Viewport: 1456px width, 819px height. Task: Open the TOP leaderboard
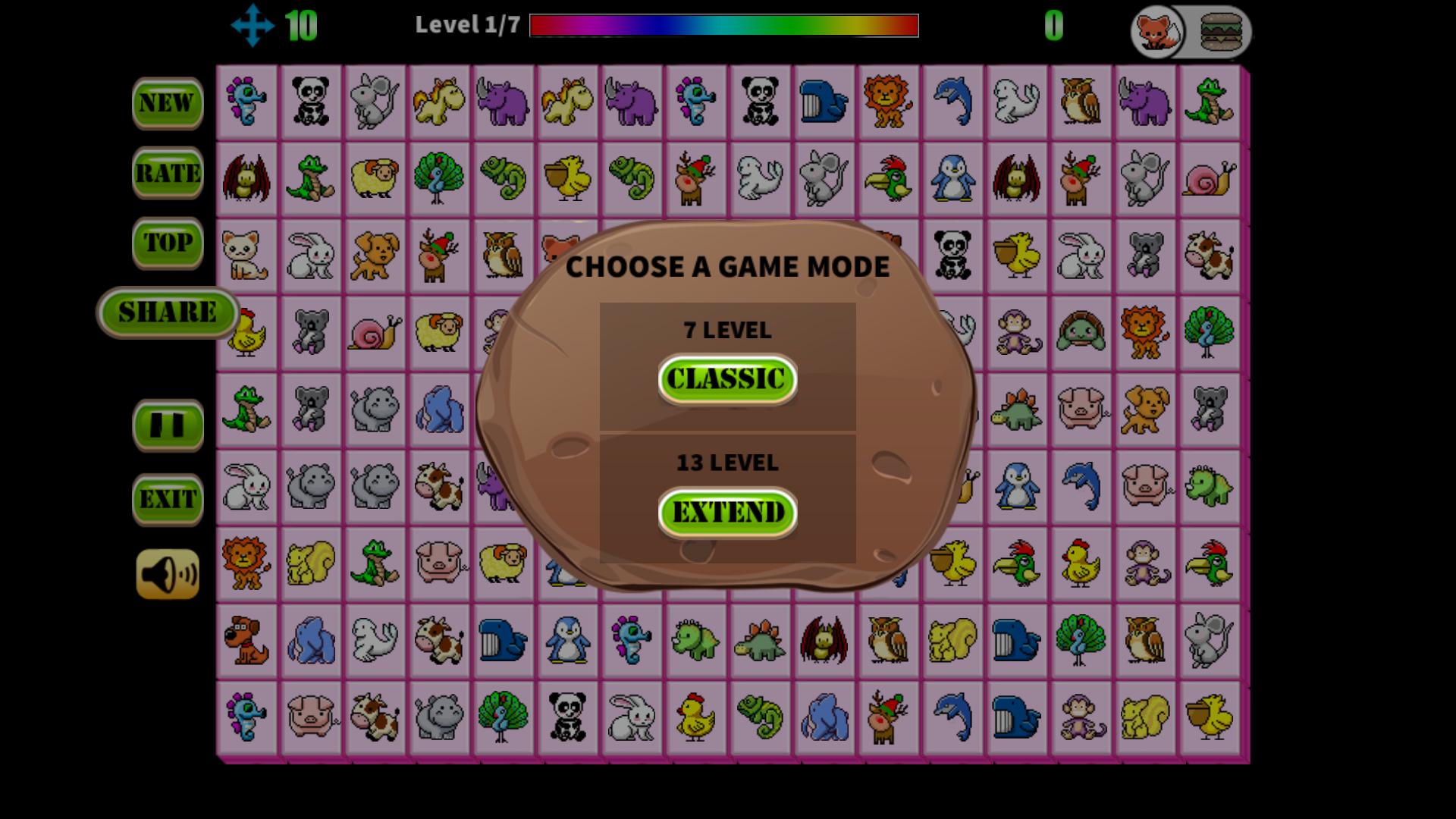tap(168, 244)
